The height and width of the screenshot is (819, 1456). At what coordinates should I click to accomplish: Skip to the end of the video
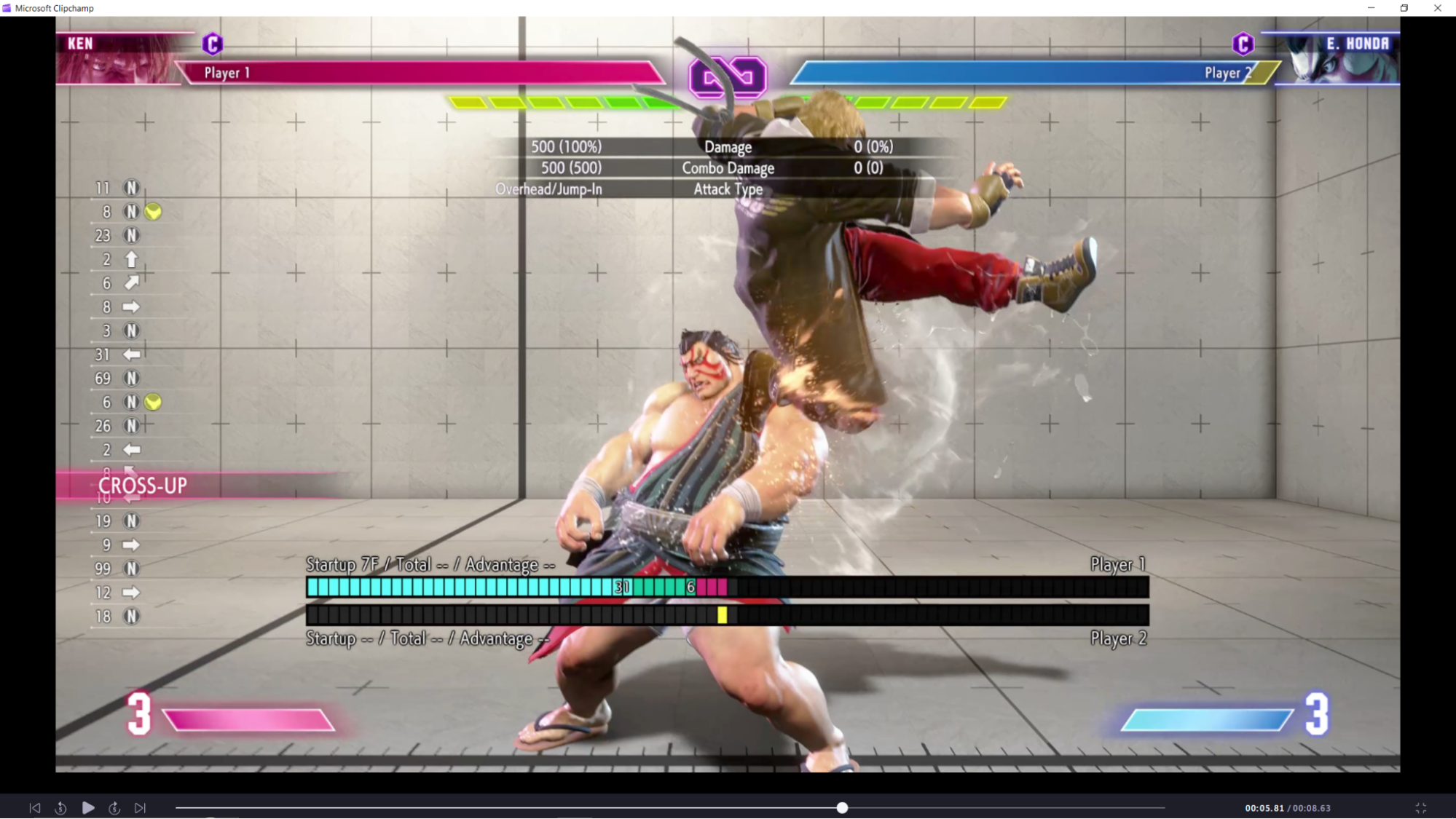(140, 807)
